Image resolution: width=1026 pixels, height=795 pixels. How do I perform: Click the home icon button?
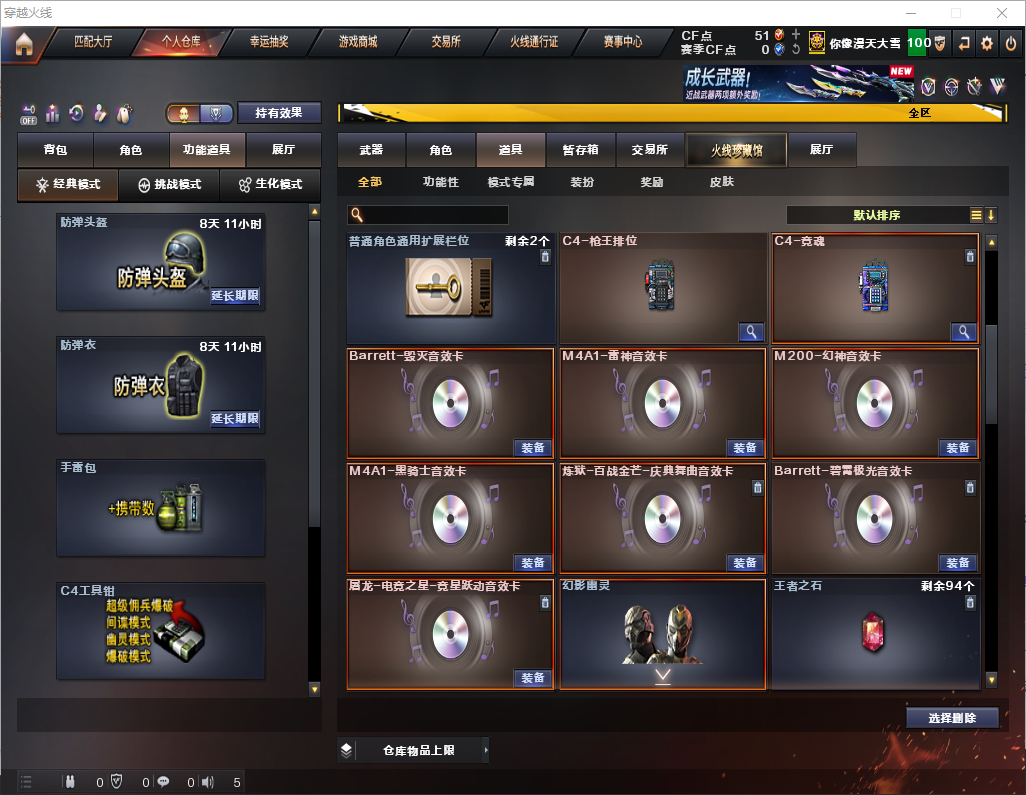click(23, 44)
